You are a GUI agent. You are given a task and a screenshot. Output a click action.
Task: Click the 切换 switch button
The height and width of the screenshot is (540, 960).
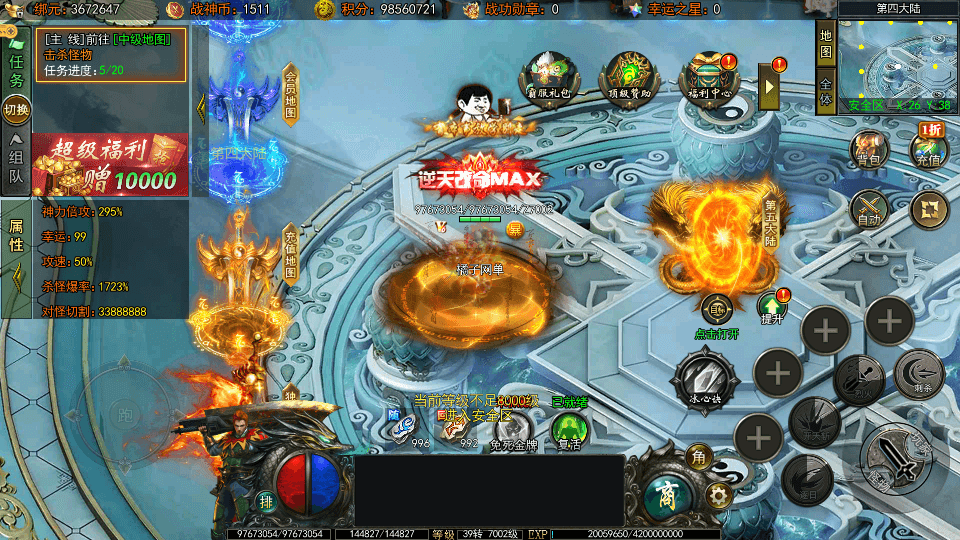16,110
